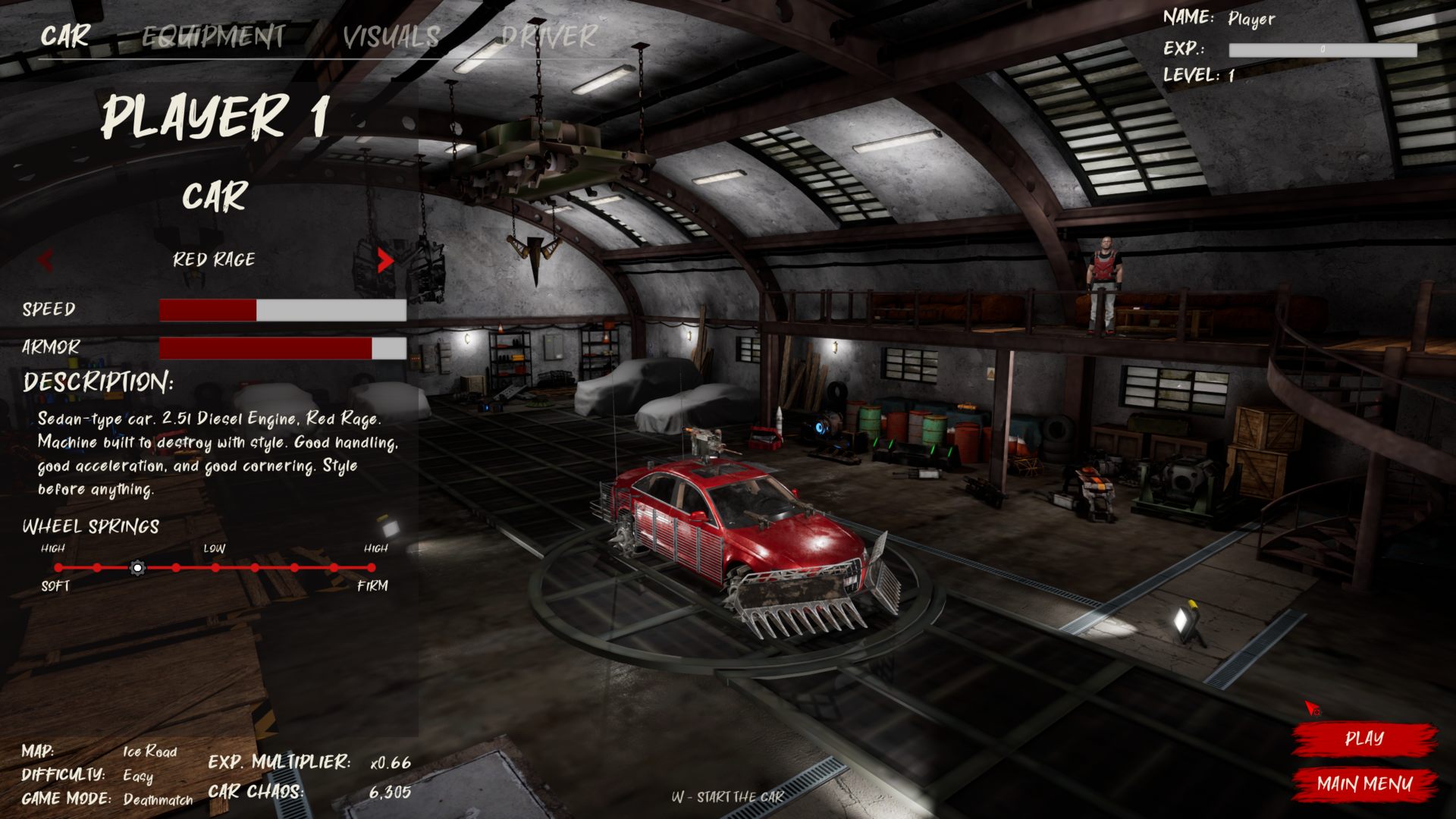The height and width of the screenshot is (819, 1456).
Task: Return to the Main Menu
Action: click(x=1363, y=784)
